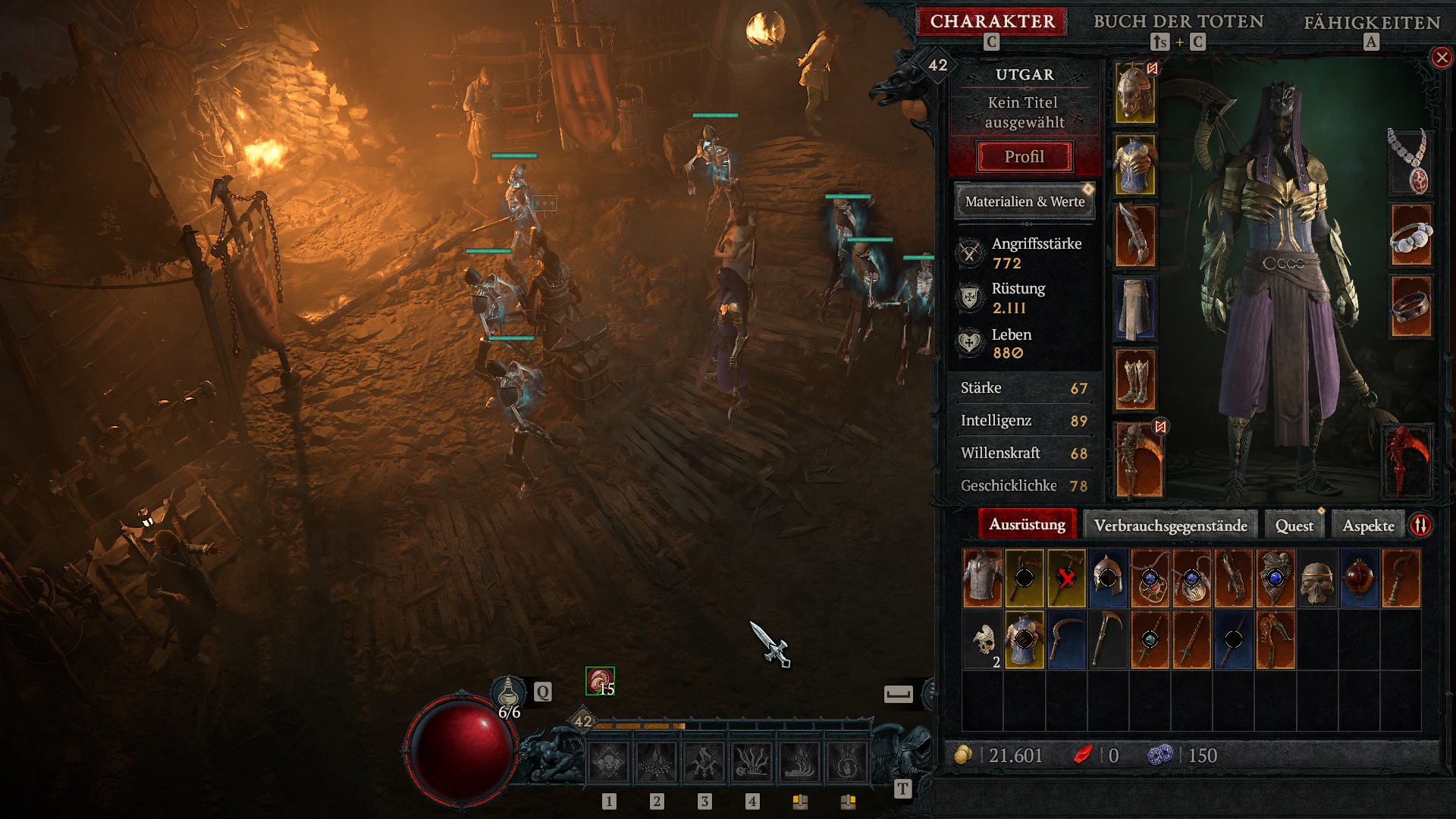Click the inventory sort button
This screenshot has width=1456, height=819.
coord(1420,525)
